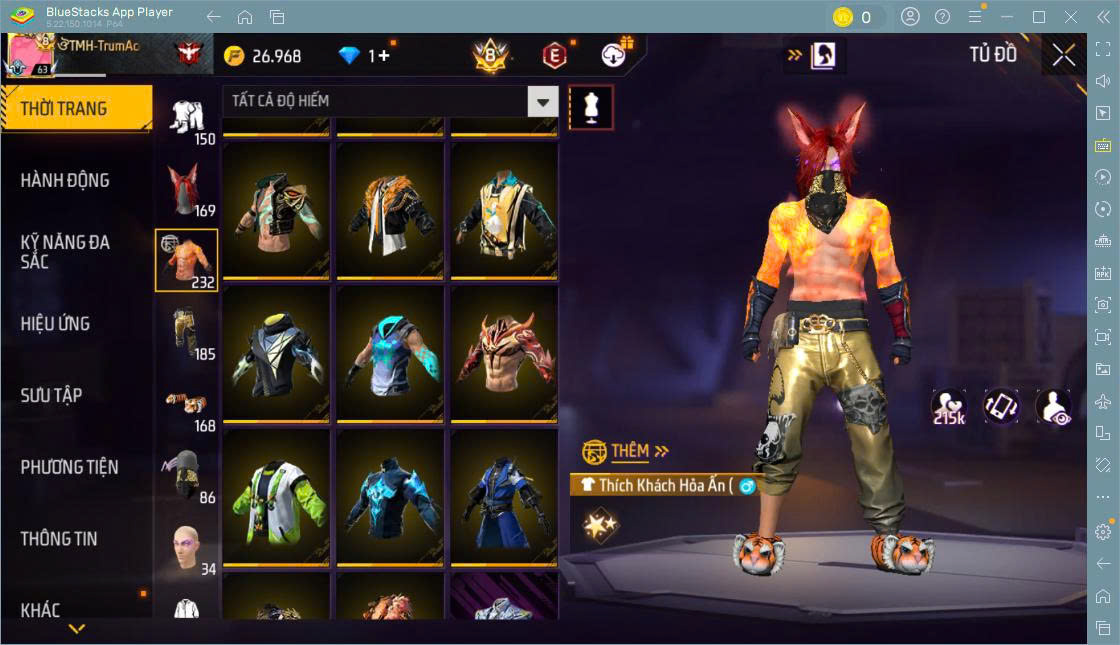Screen dimensions: 1120x645
Task: Maximize the BlueStacks window
Action: pos(1039,17)
